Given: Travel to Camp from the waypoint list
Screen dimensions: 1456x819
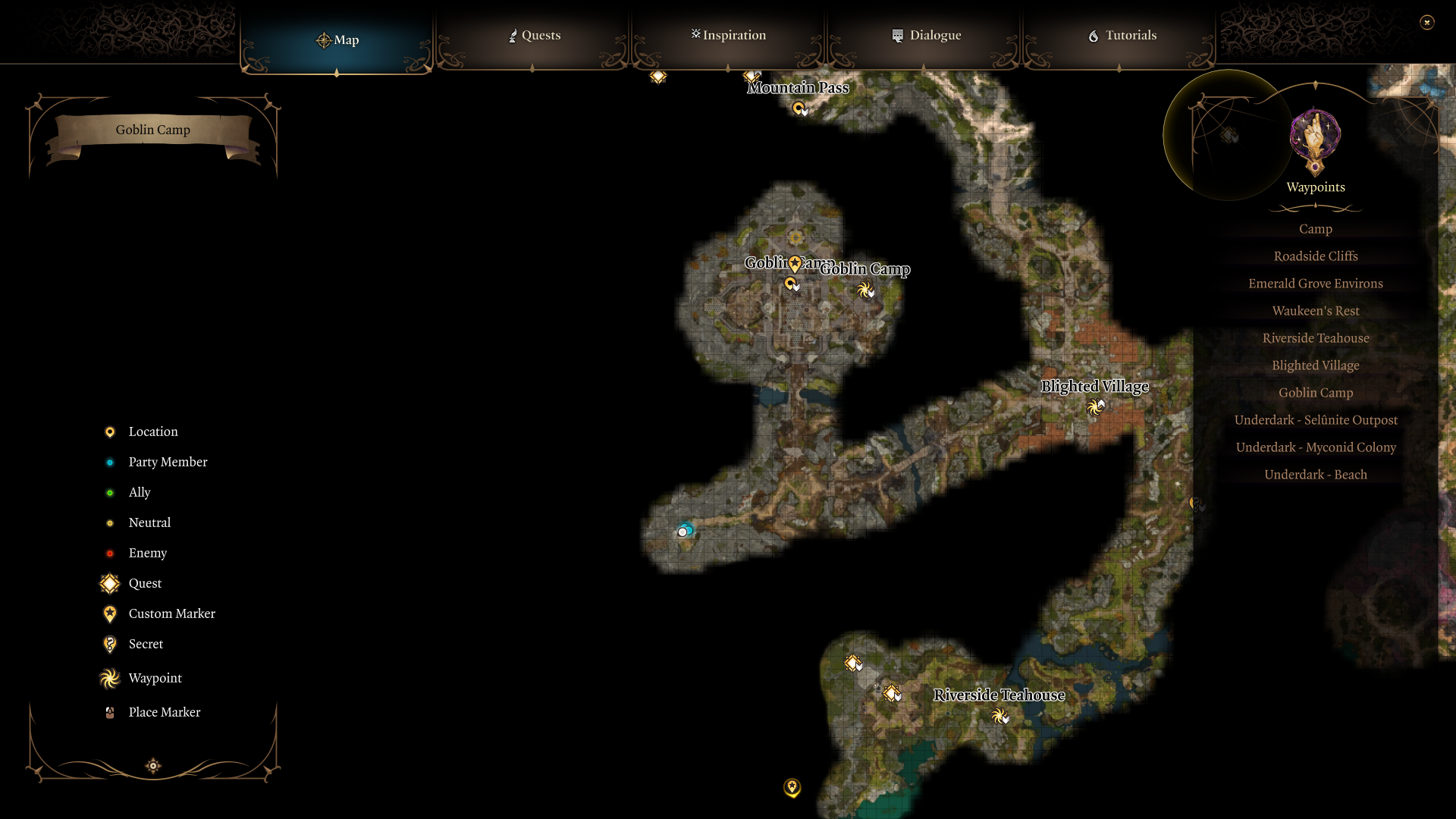Looking at the screenshot, I should point(1315,228).
